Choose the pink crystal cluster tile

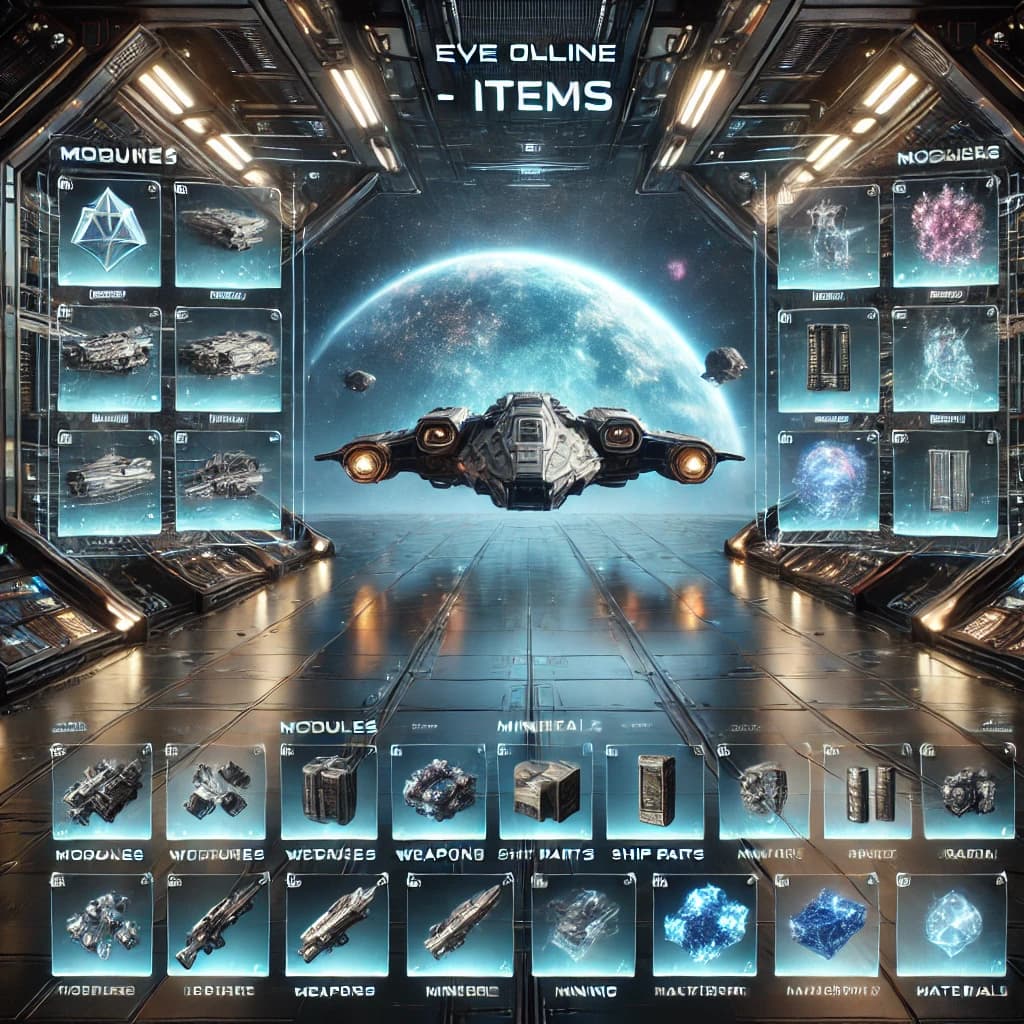[x=943, y=232]
